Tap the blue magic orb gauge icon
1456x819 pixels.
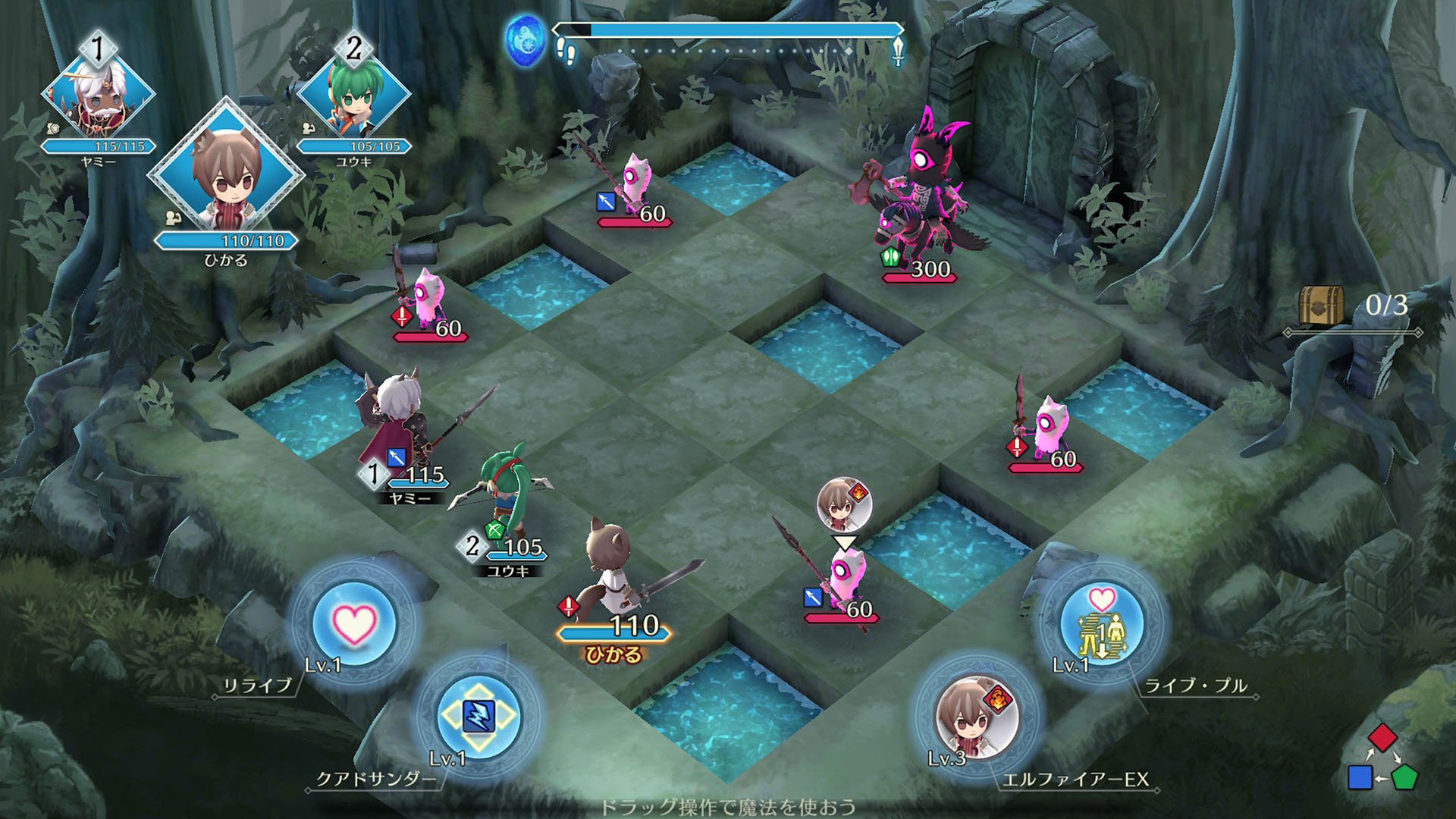coord(526,39)
